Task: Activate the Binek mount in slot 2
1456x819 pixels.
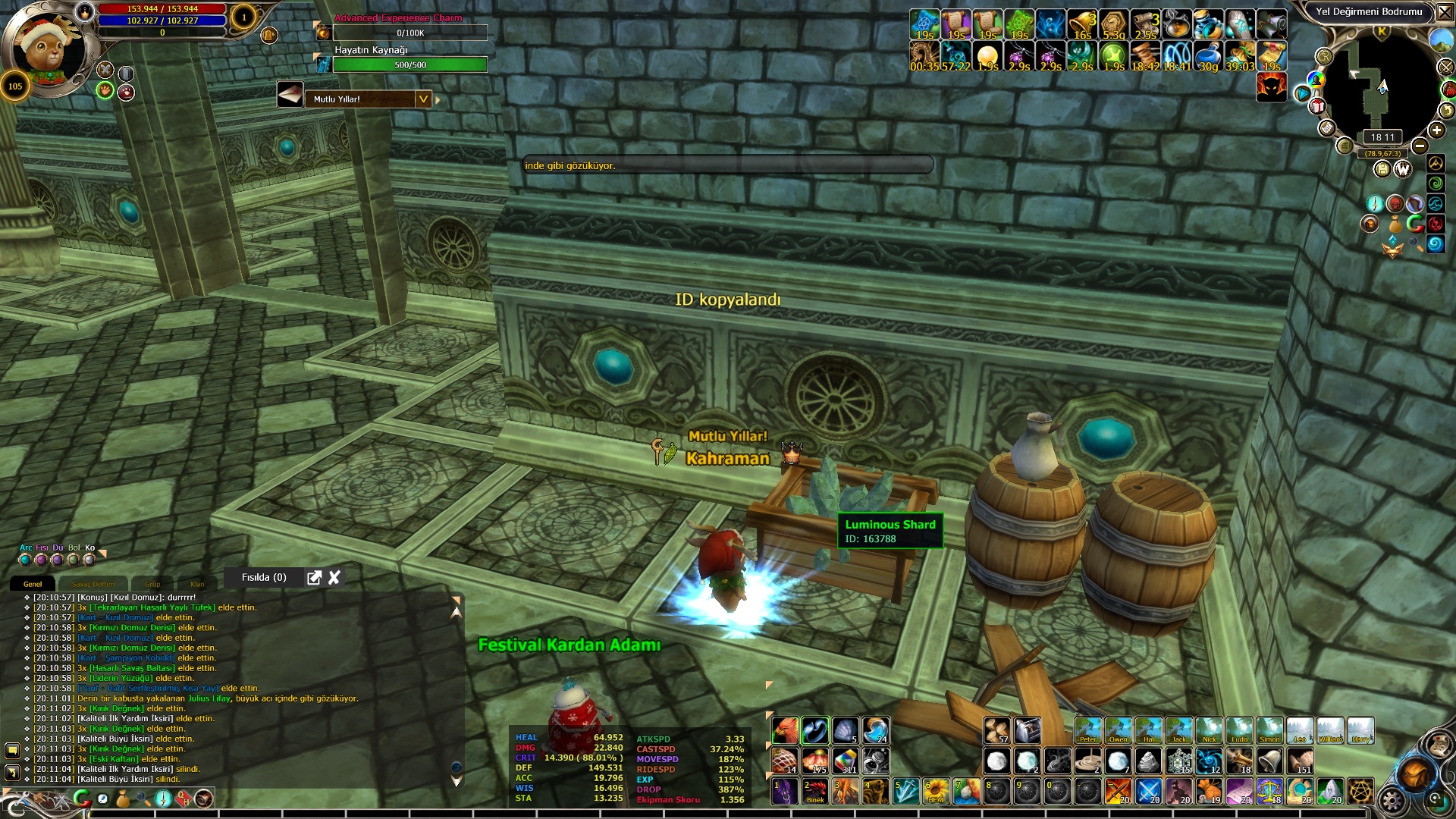Action: coord(815,792)
